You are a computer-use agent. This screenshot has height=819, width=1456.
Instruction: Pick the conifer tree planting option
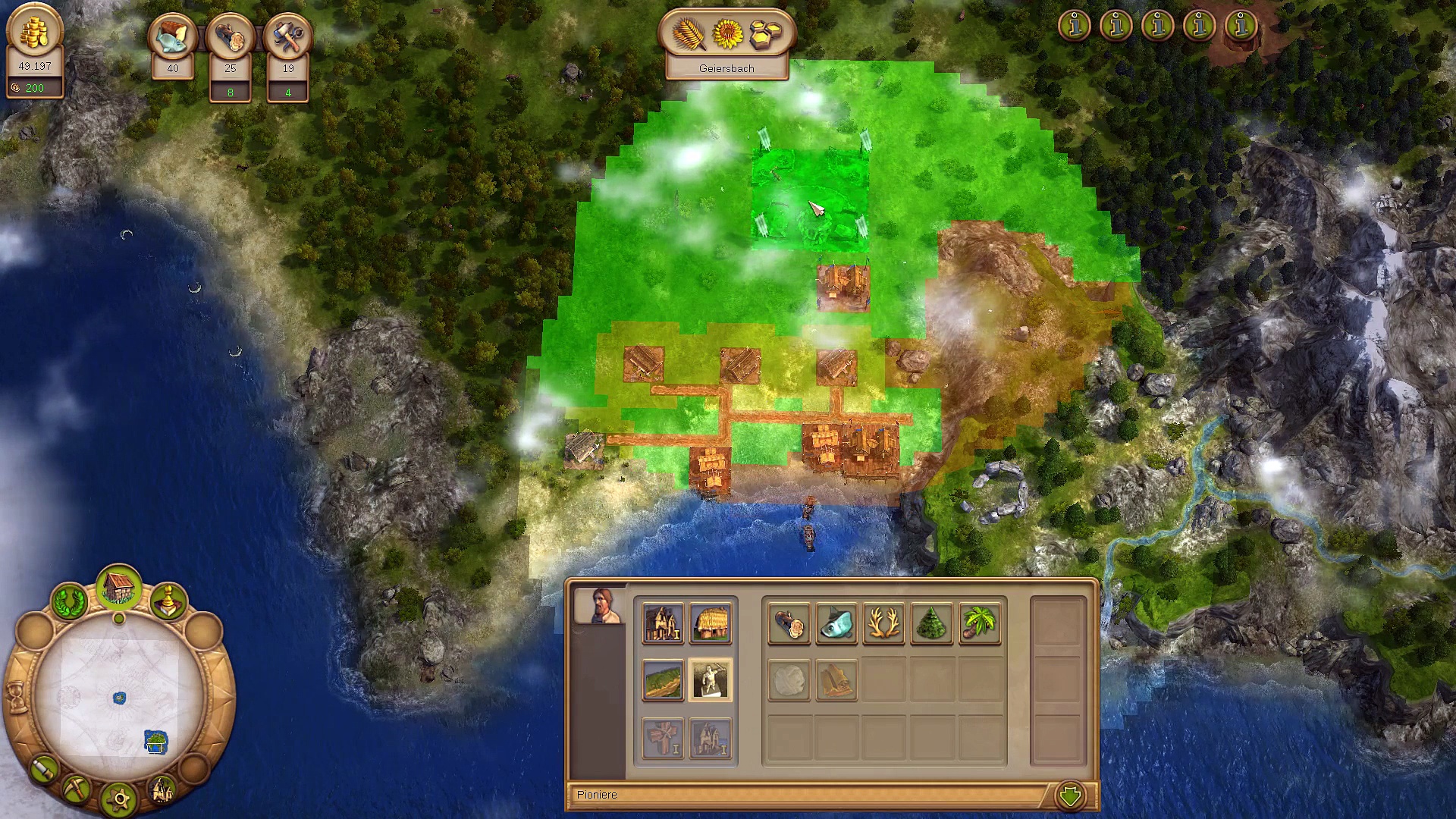coord(932,623)
